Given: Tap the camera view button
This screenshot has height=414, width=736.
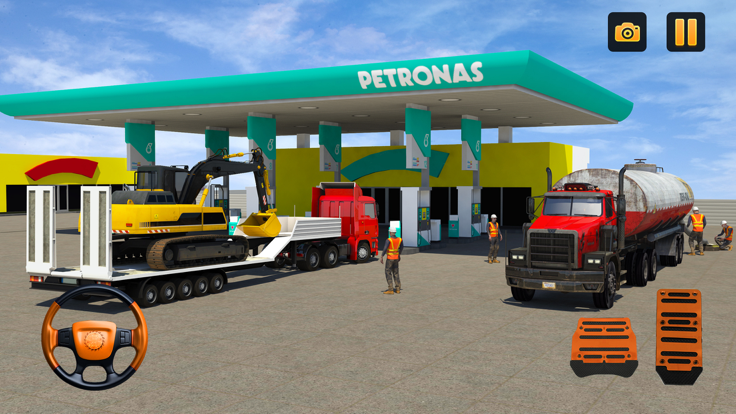Looking at the screenshot, I should (x=627, y=32).
